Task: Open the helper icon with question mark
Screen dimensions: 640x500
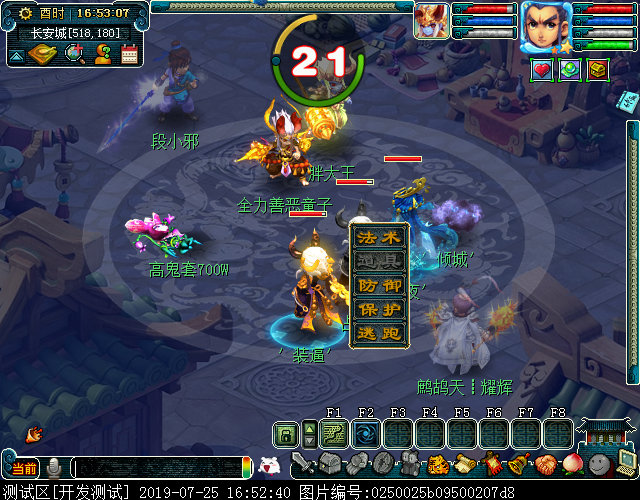Action: pos(102,55)
